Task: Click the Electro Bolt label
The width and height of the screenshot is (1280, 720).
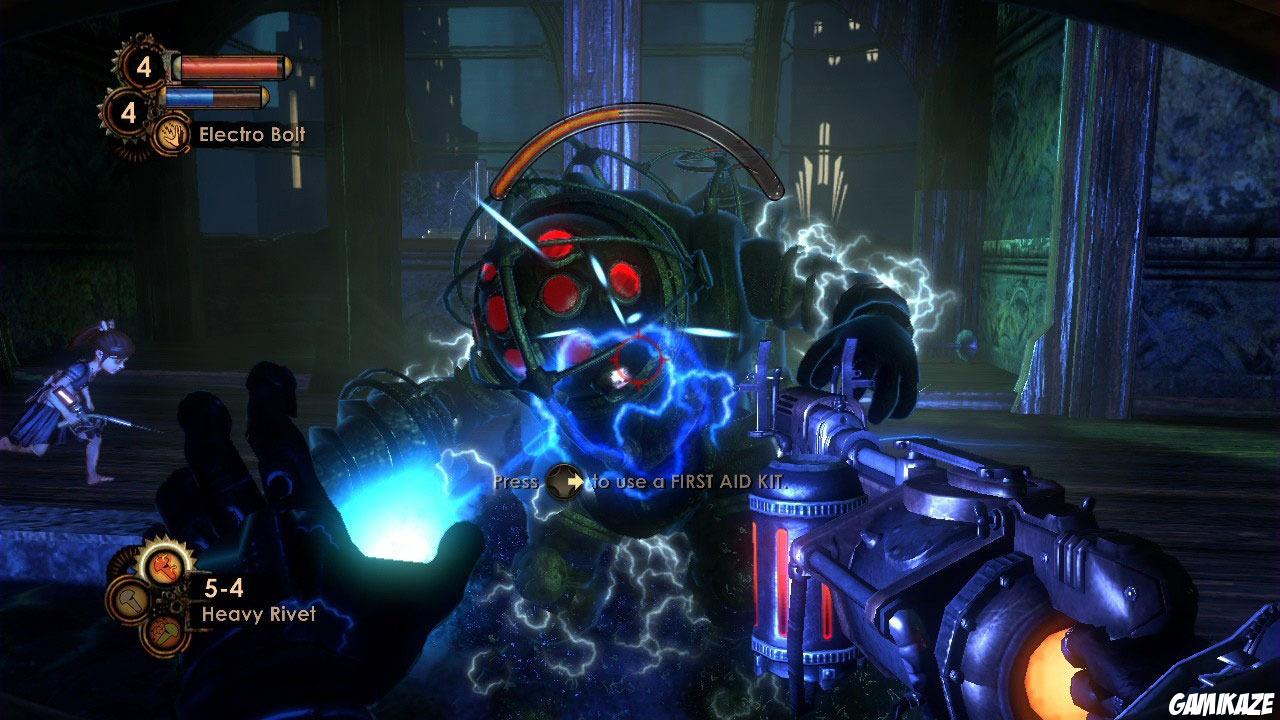Action: (x=253, y=133)
